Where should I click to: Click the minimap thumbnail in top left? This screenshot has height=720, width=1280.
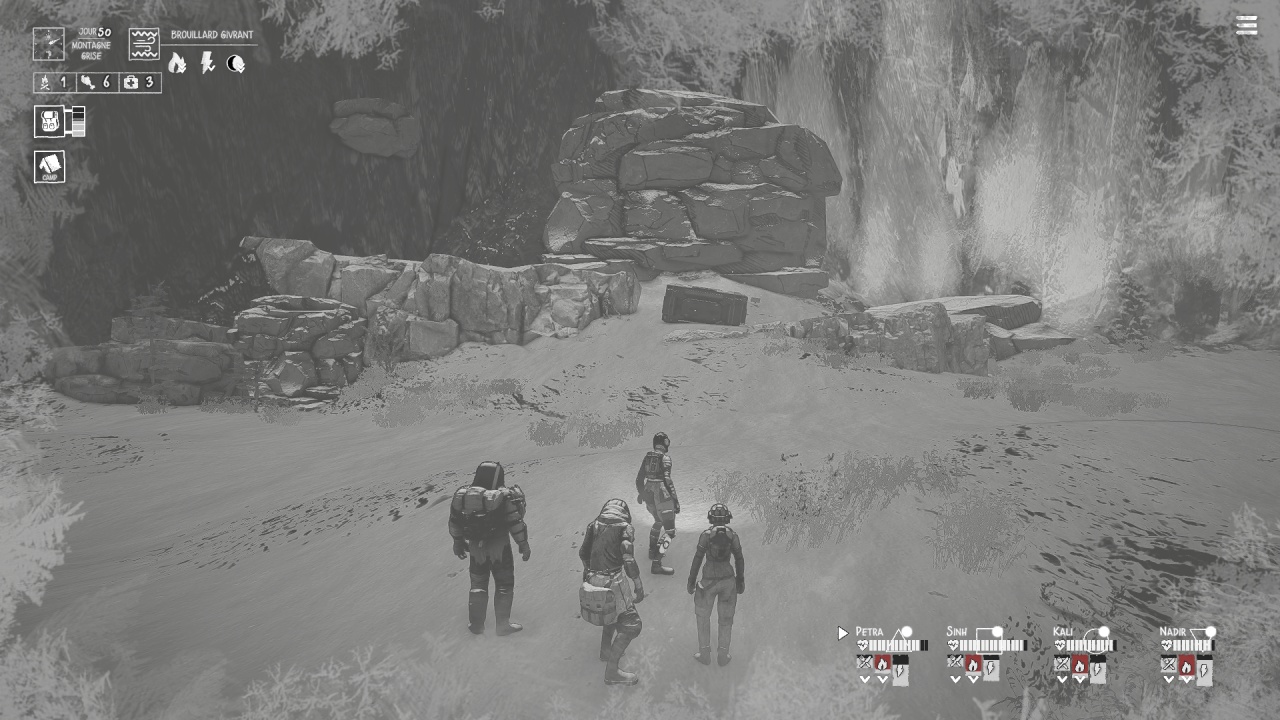click(48, 44)
